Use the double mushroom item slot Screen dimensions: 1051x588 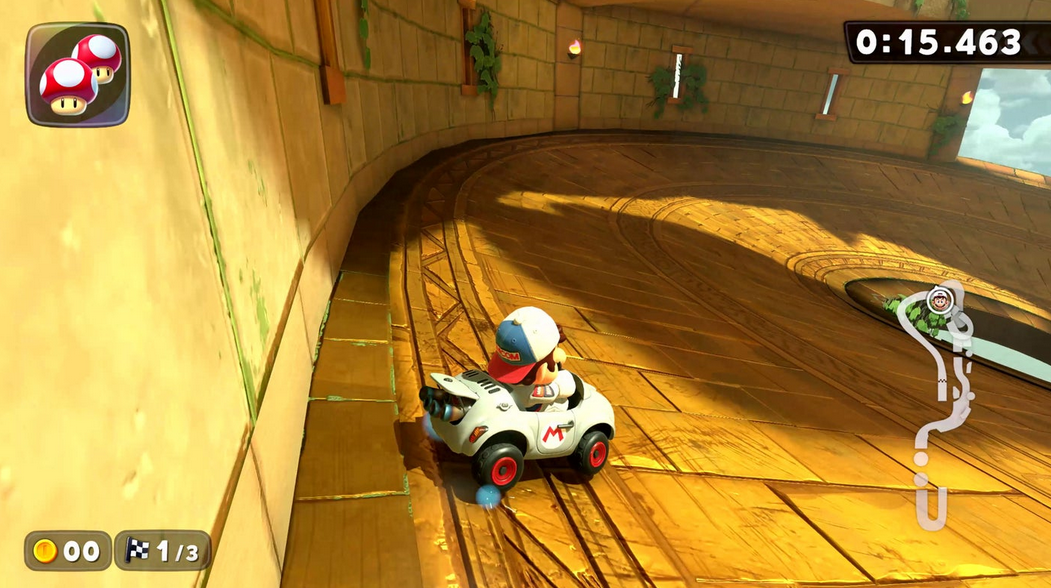tap(77, 75)
